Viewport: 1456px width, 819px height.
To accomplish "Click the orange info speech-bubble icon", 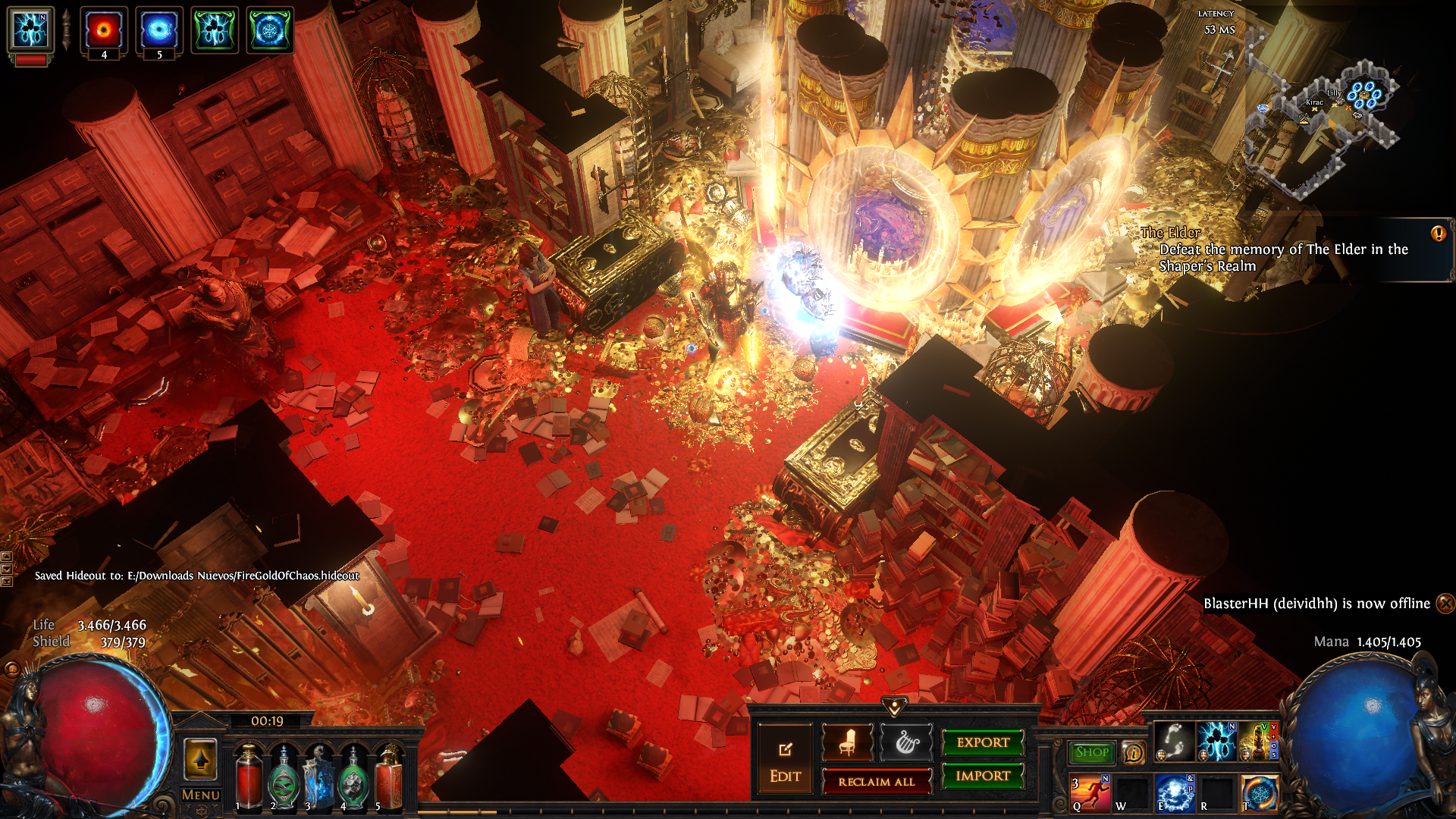I will (x=1133, y=752).
